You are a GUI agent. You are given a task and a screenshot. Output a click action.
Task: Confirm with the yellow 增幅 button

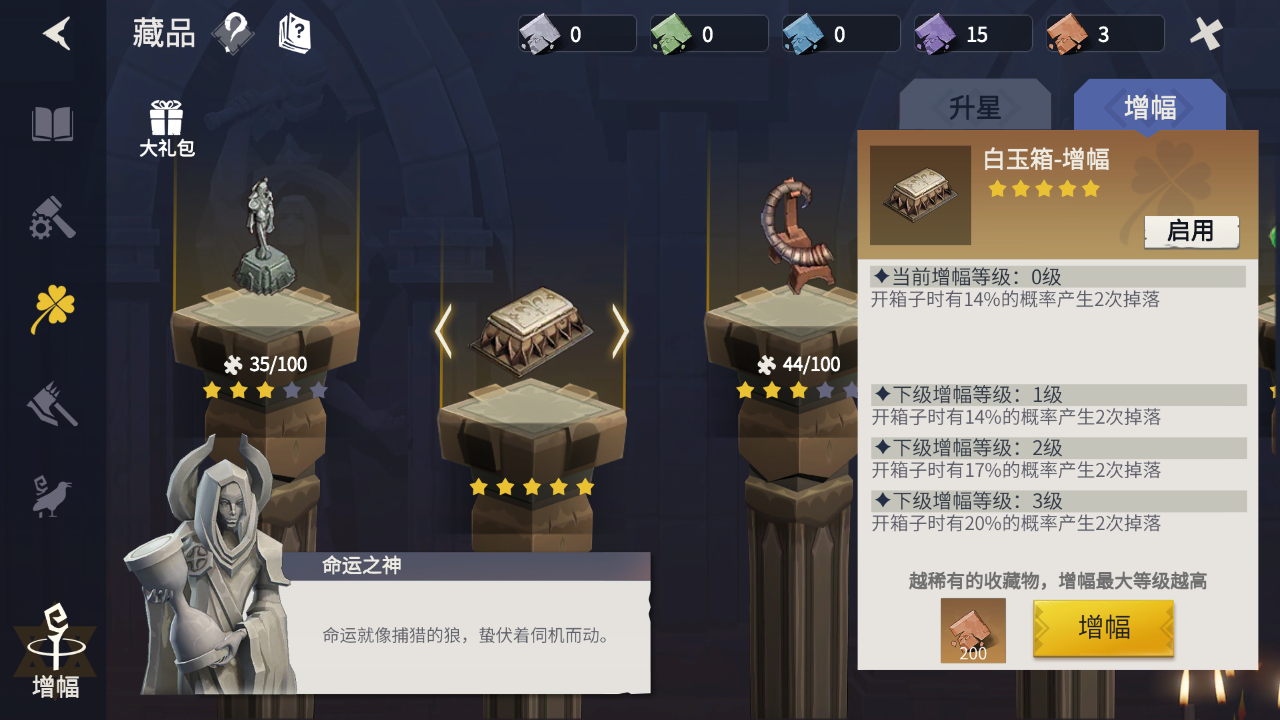pyautogui.click(x=1103, y=628)
